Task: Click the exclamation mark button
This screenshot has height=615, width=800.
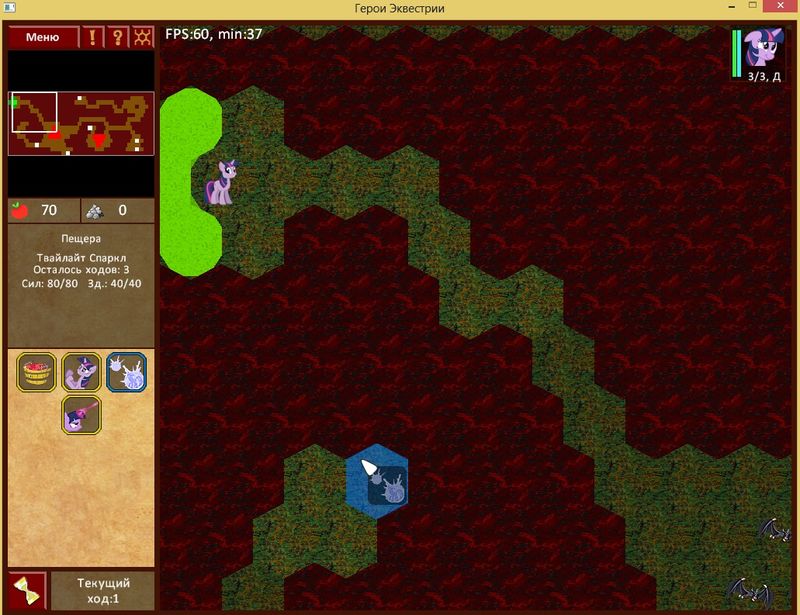Action: [93, 37]
